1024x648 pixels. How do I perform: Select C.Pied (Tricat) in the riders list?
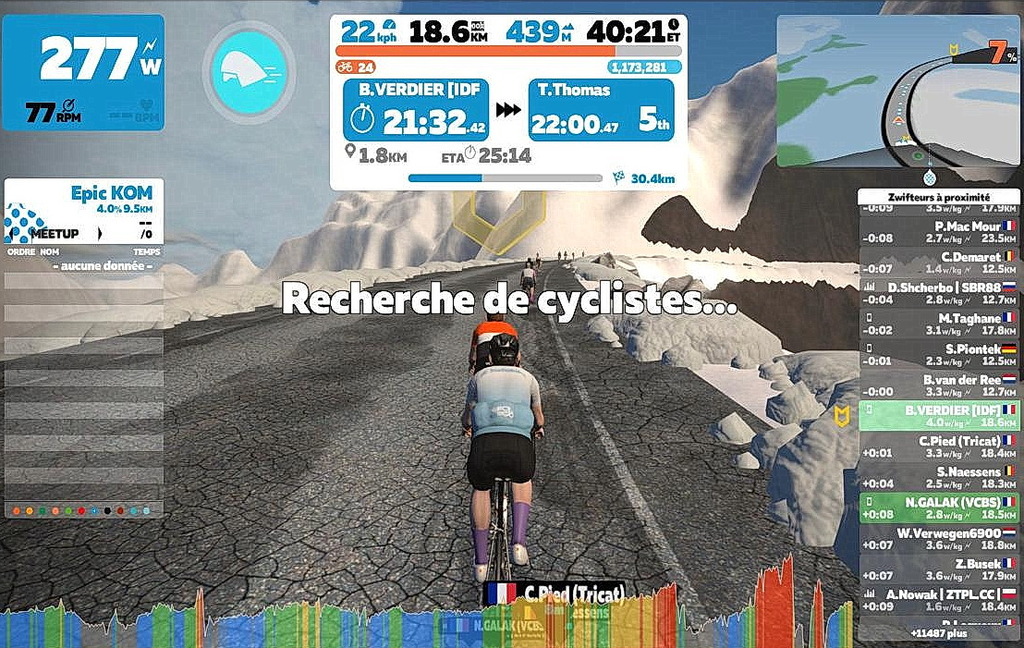click(937, 446)
